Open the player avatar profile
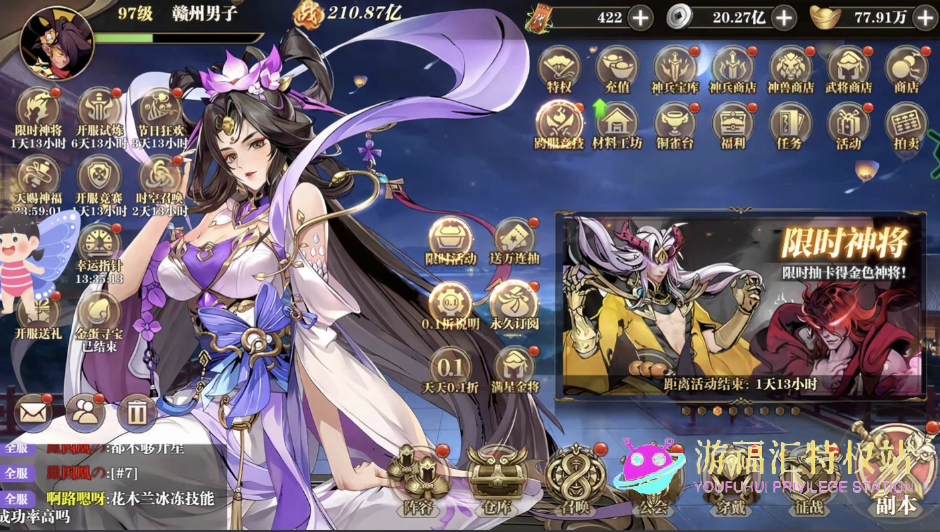940x532 pixels. pyautogui.click(x=56, y=42)
